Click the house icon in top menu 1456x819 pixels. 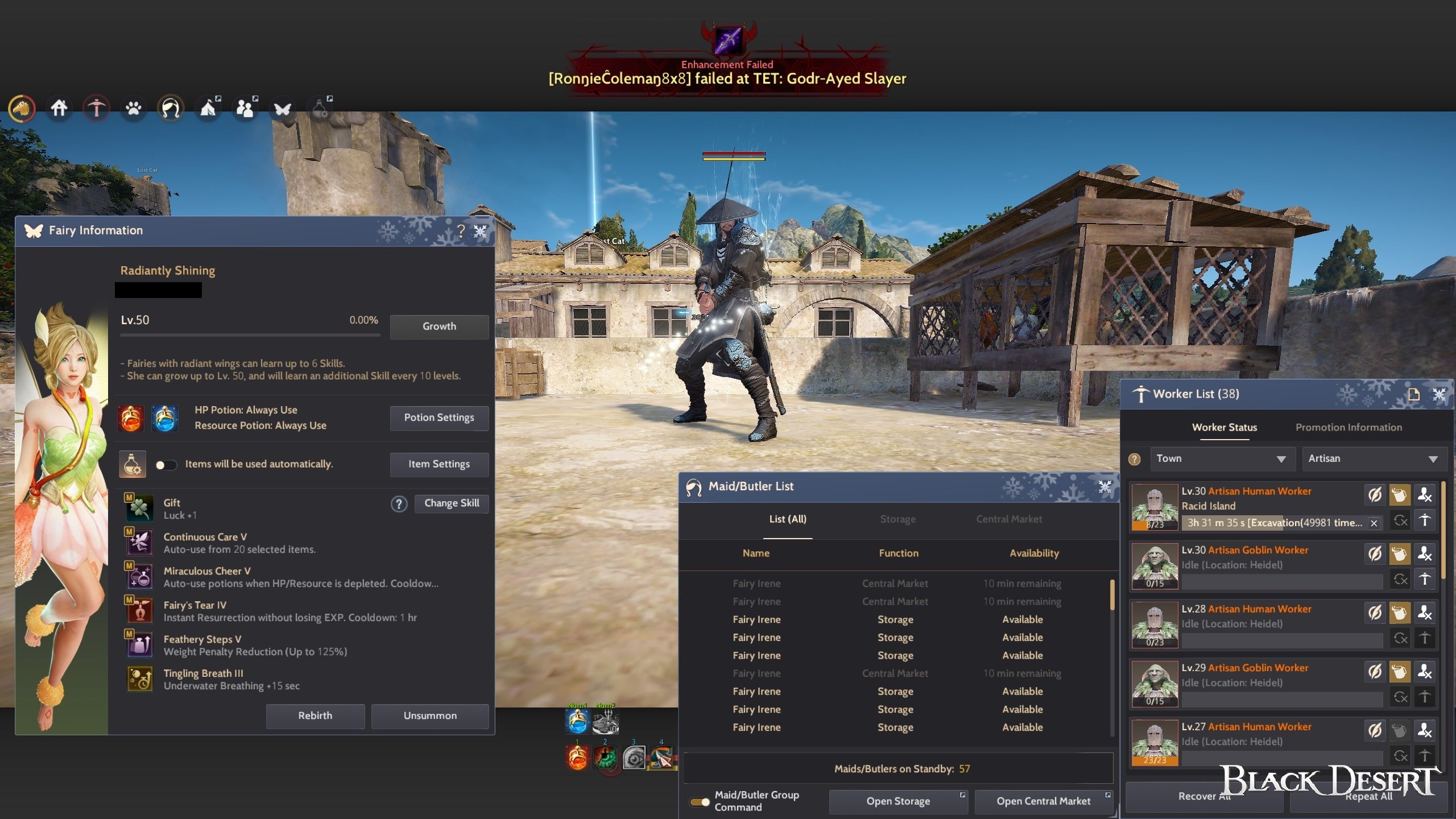[59, 108]
